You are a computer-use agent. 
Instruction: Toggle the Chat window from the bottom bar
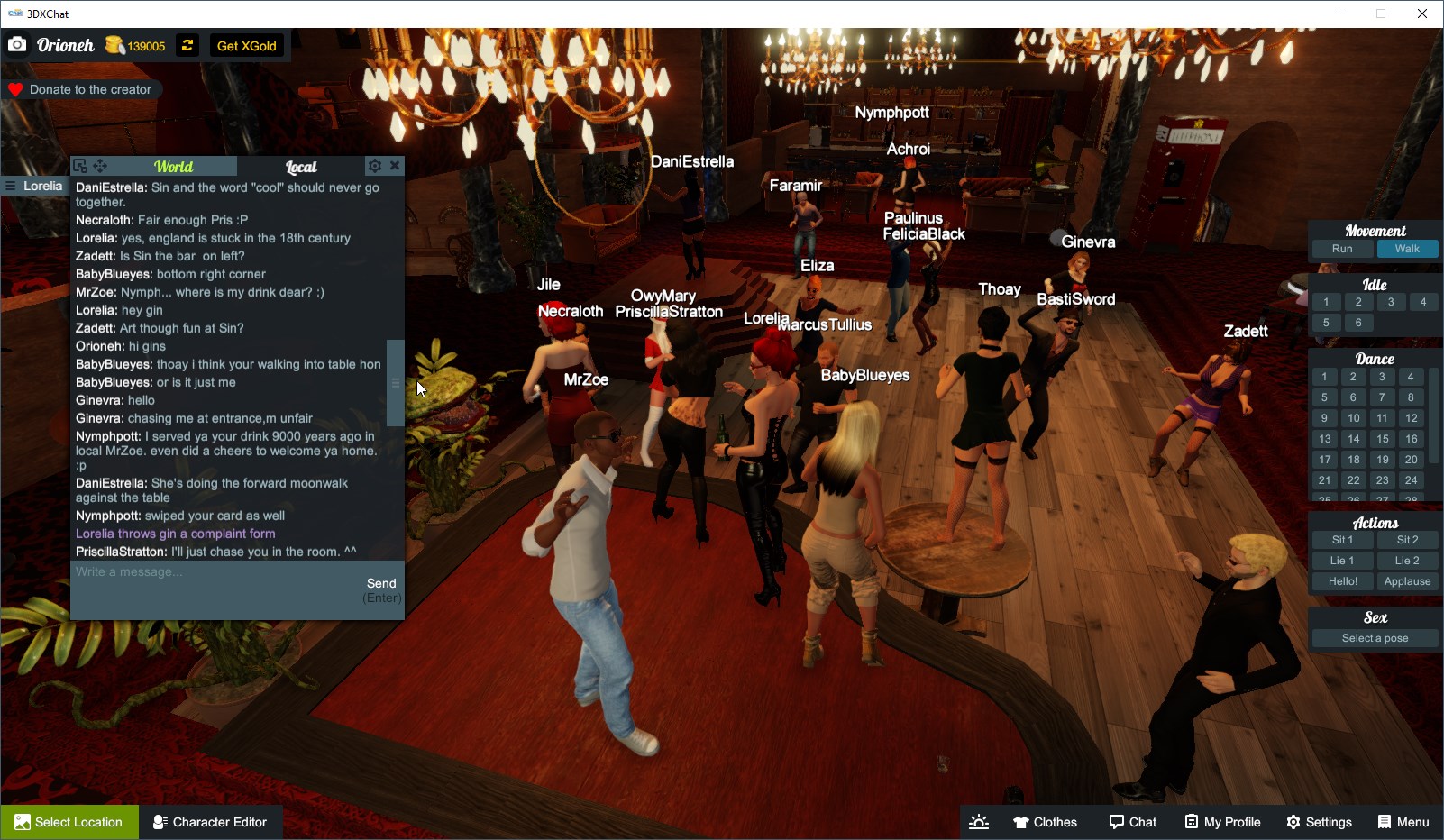[1132, 821]
